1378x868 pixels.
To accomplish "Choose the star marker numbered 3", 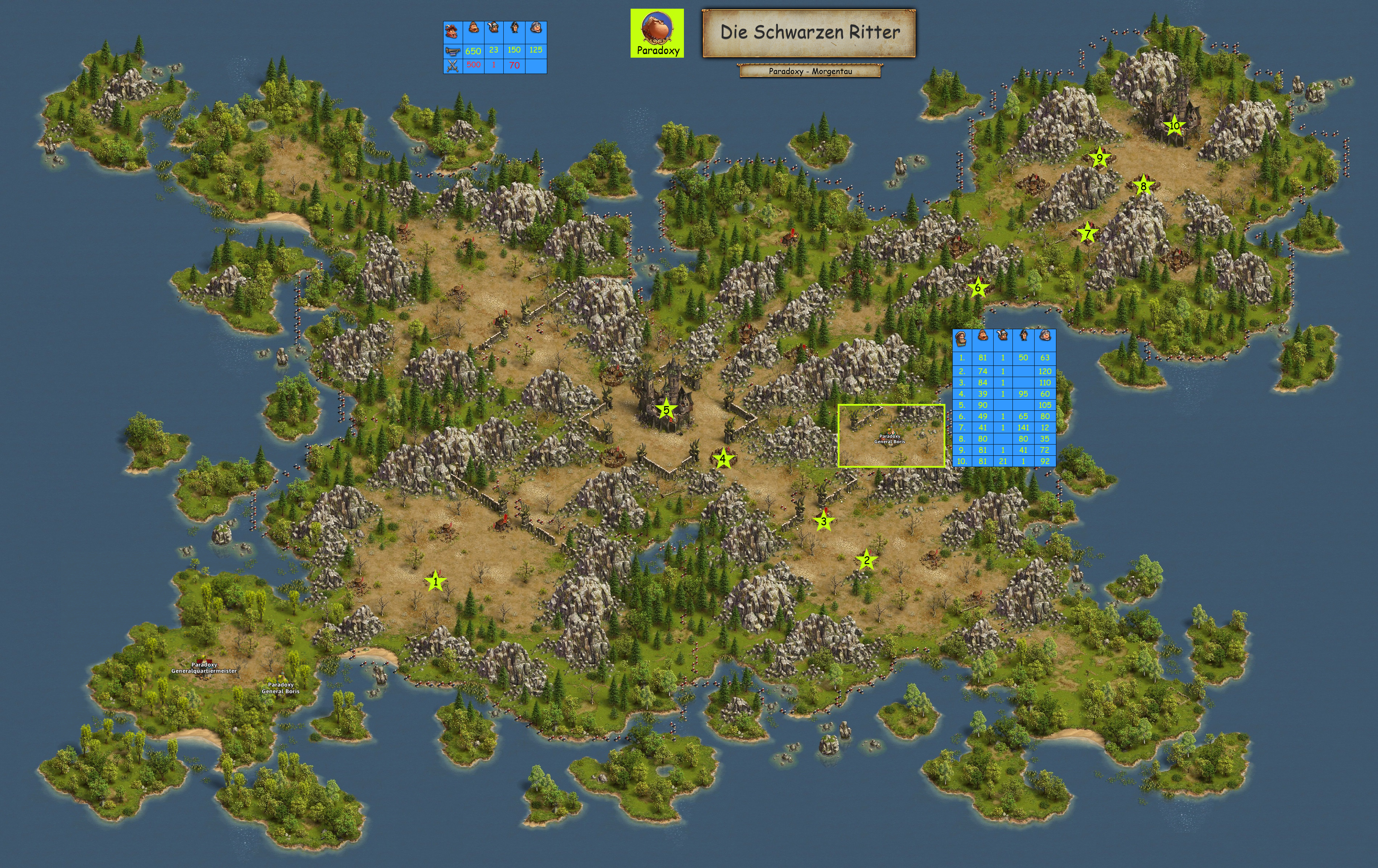I will (x=824, y=521).
